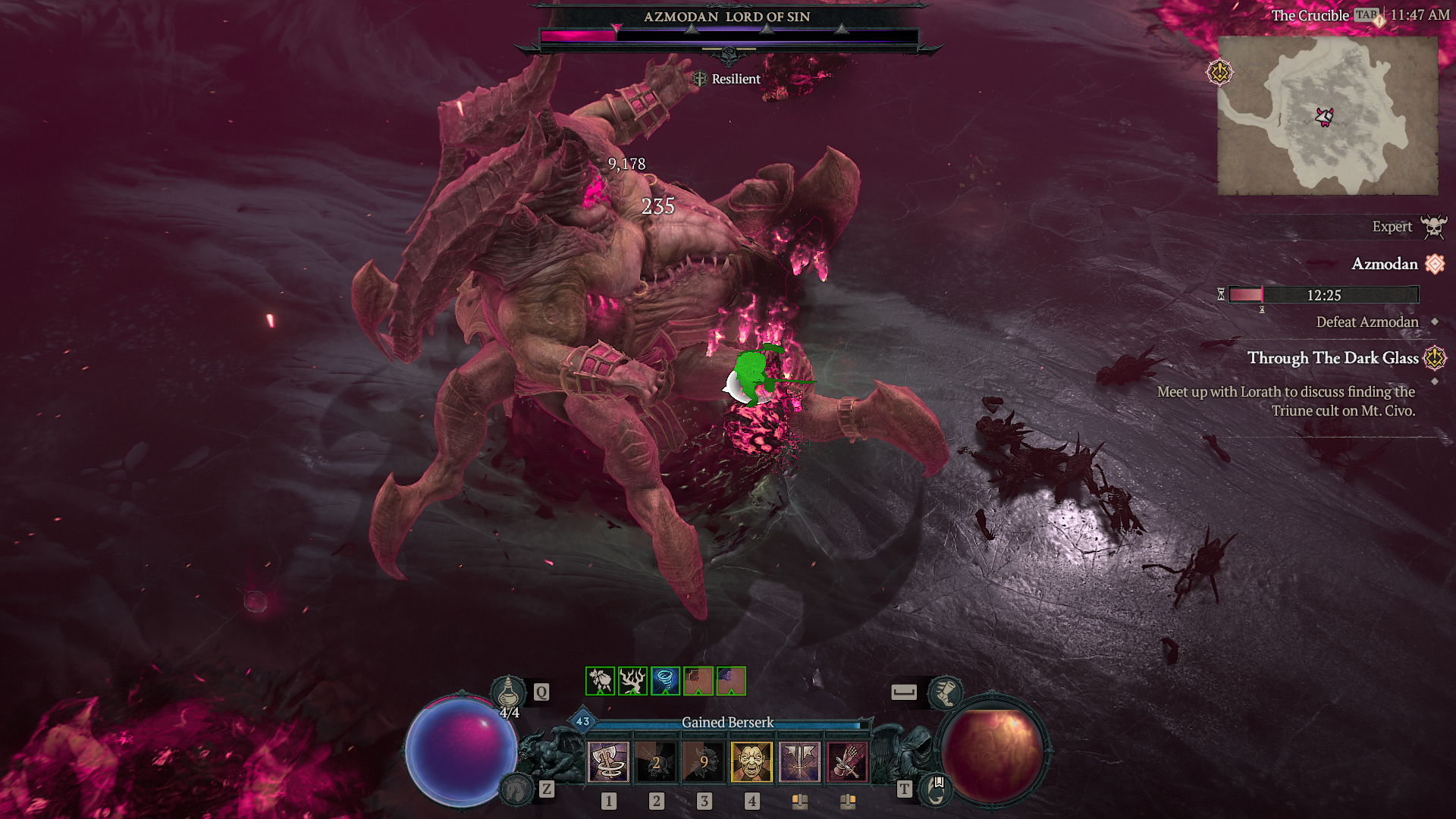
Task: Select the Azmodan objective tracker entry
Action: [x=1384, y=264]
